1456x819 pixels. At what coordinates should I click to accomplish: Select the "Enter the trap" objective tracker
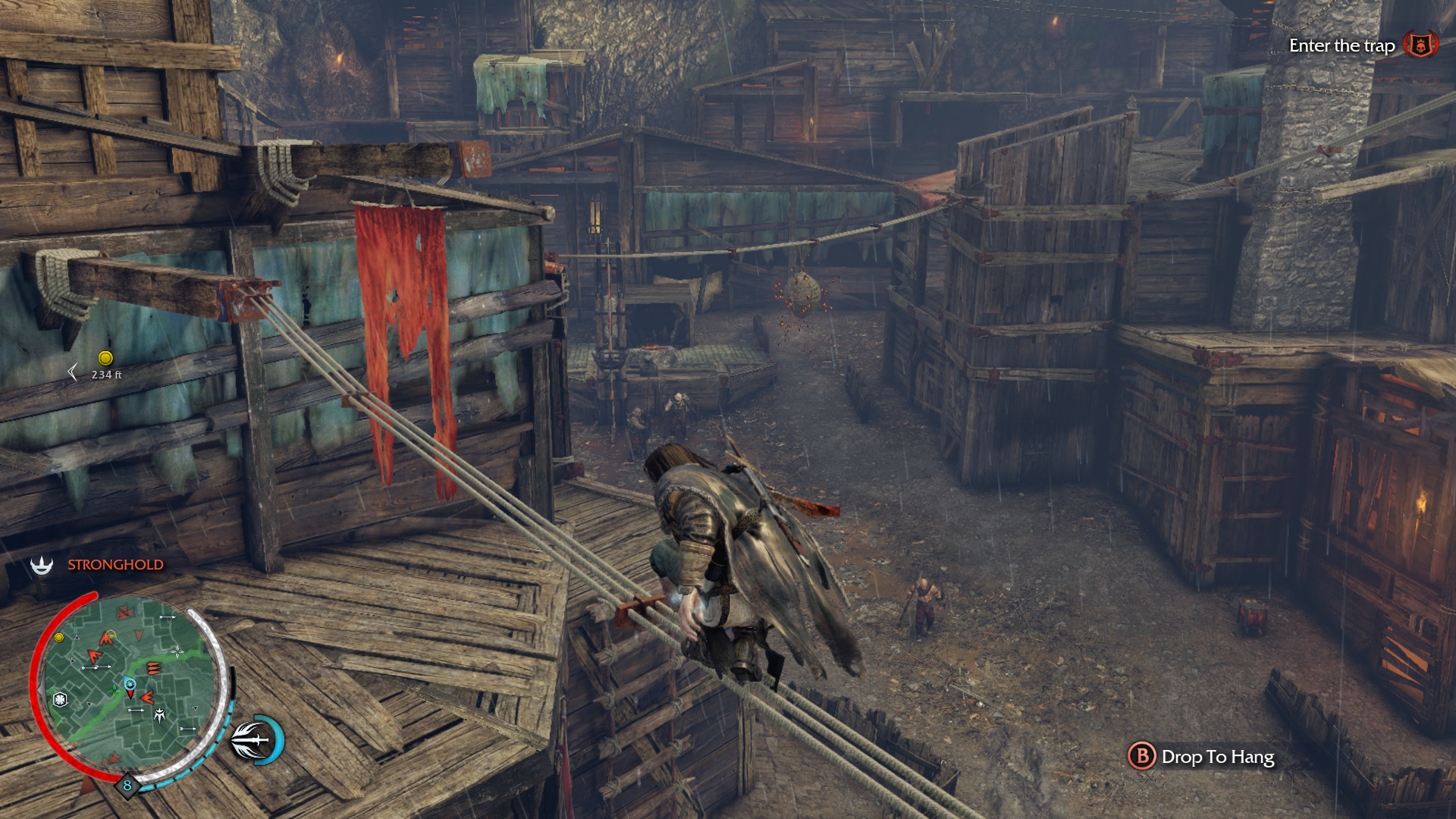tap(1341, 45)
